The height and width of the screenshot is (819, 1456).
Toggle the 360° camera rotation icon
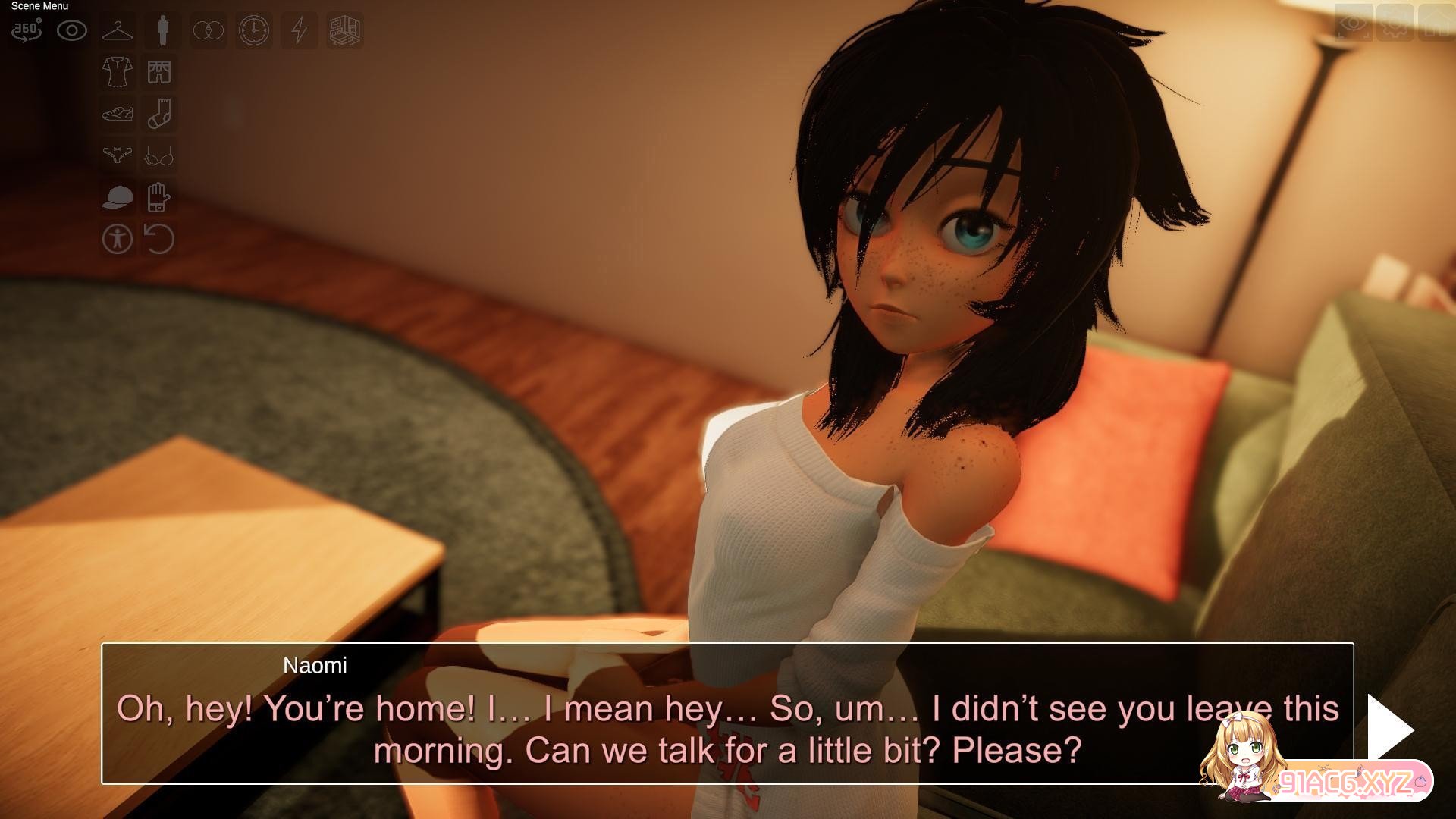[27, 30]
